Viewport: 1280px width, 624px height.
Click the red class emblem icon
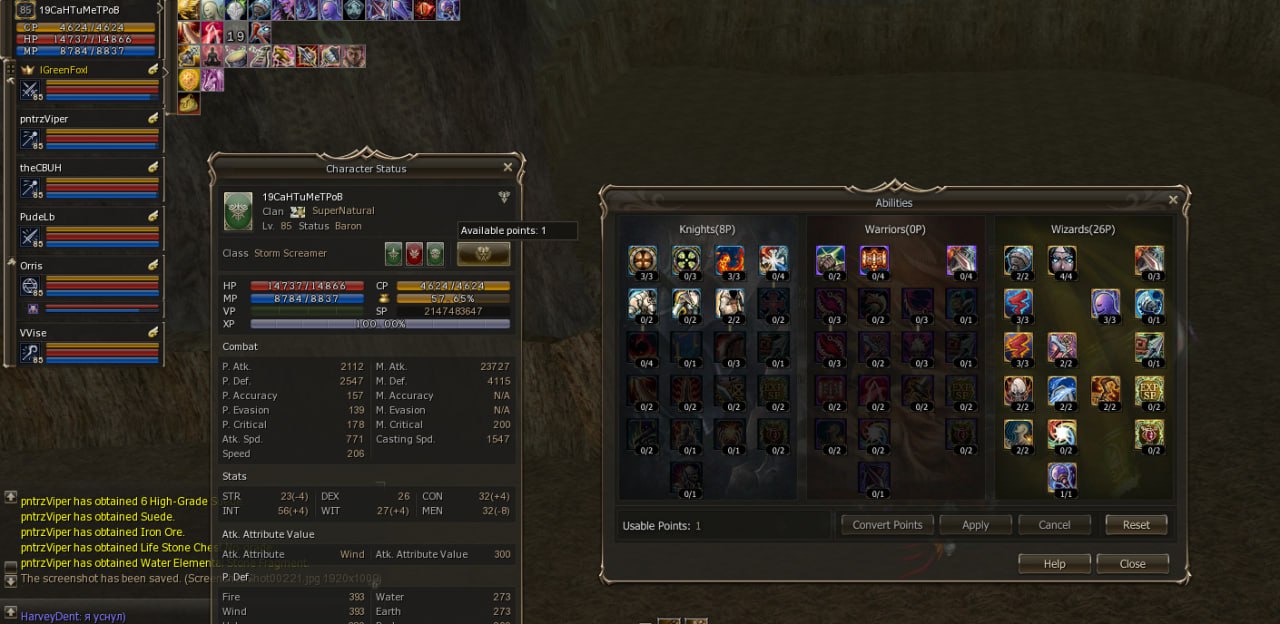coord(414,254)
